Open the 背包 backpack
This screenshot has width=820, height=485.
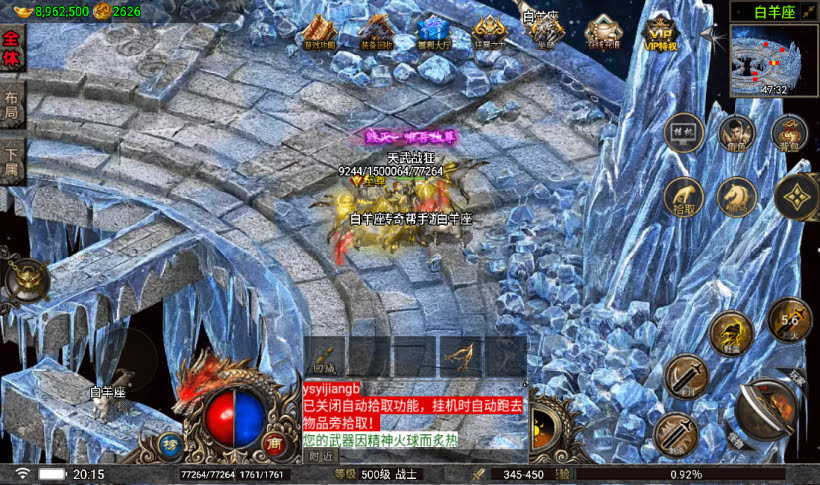[789, 133]
